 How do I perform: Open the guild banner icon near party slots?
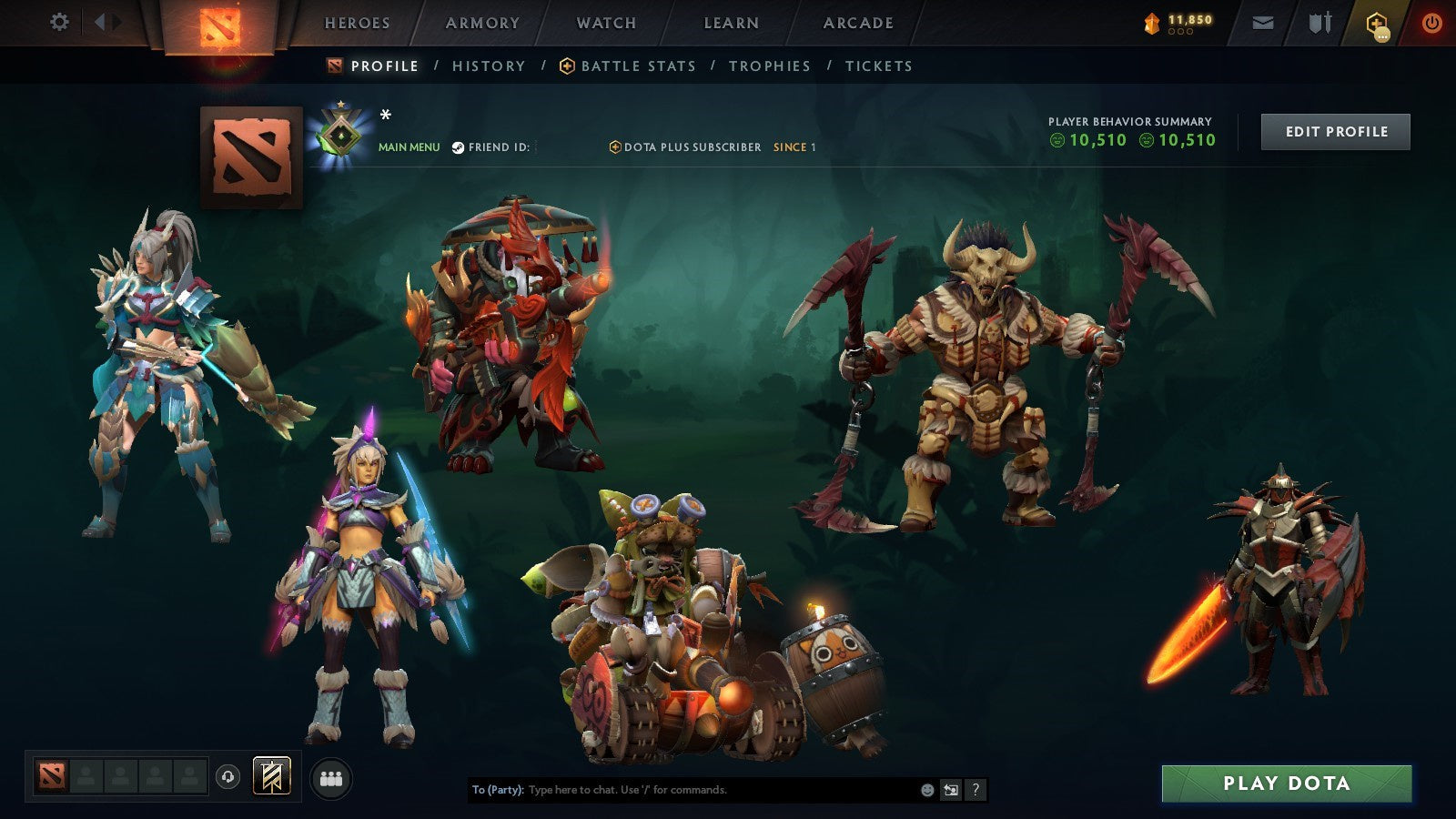coord(271,776)
